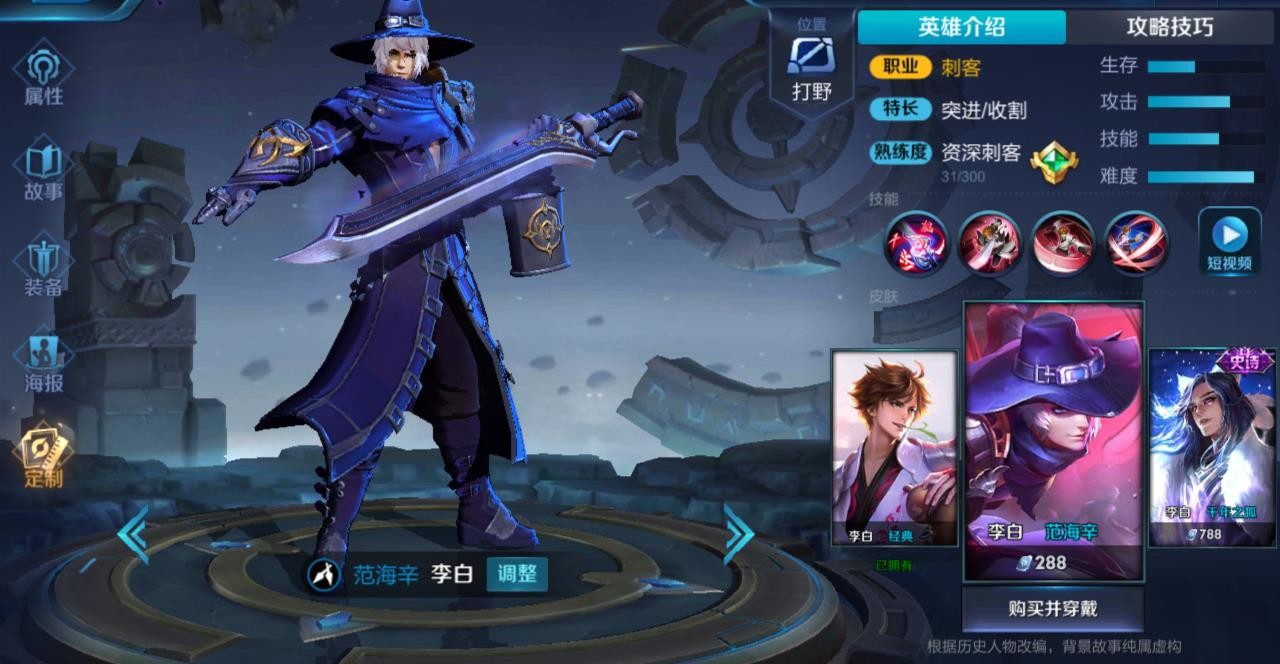Image resolution: width=1280 pixels, height=664 pixels.
Task: Buy and equip with 购买并穿戴
Action: point(1053,609)
